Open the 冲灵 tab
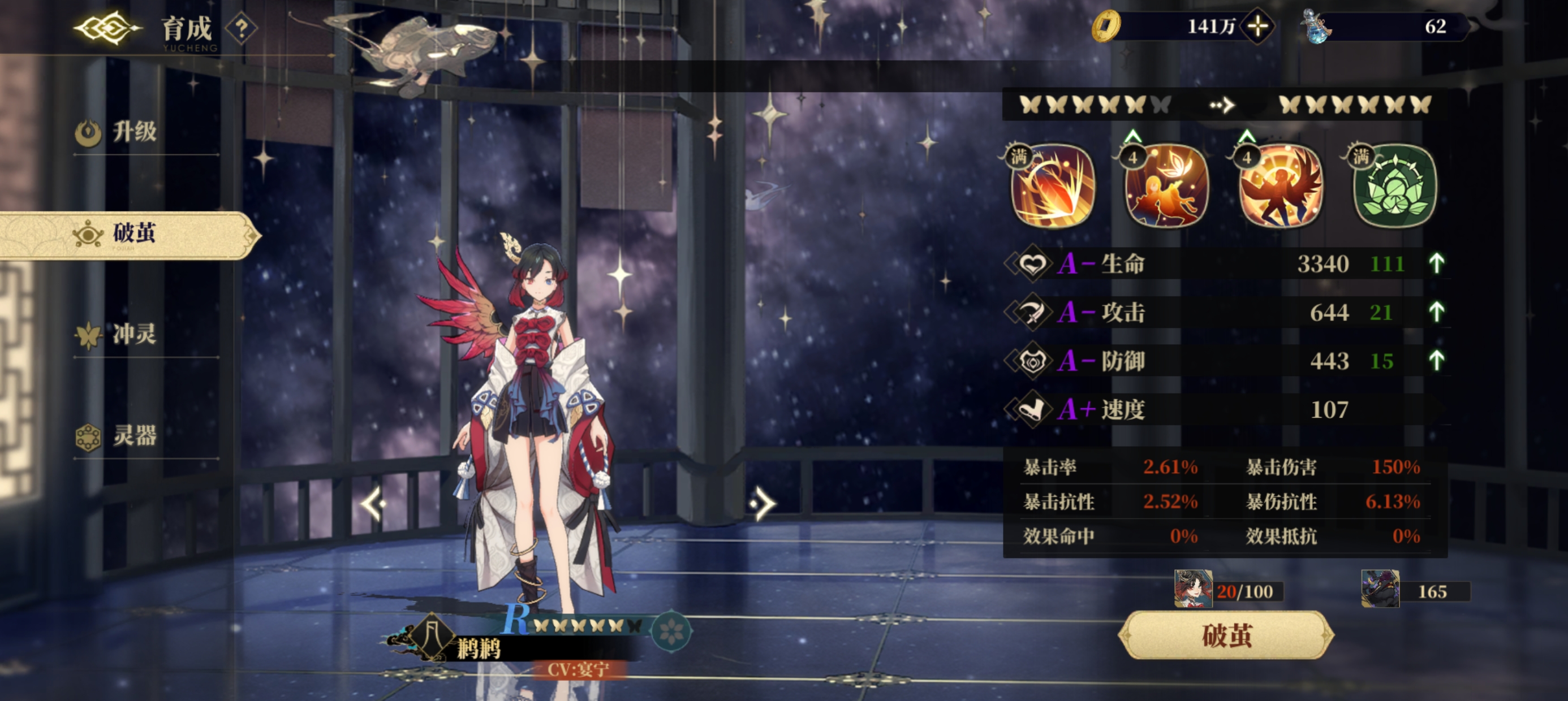 click(x=134, y=335)
